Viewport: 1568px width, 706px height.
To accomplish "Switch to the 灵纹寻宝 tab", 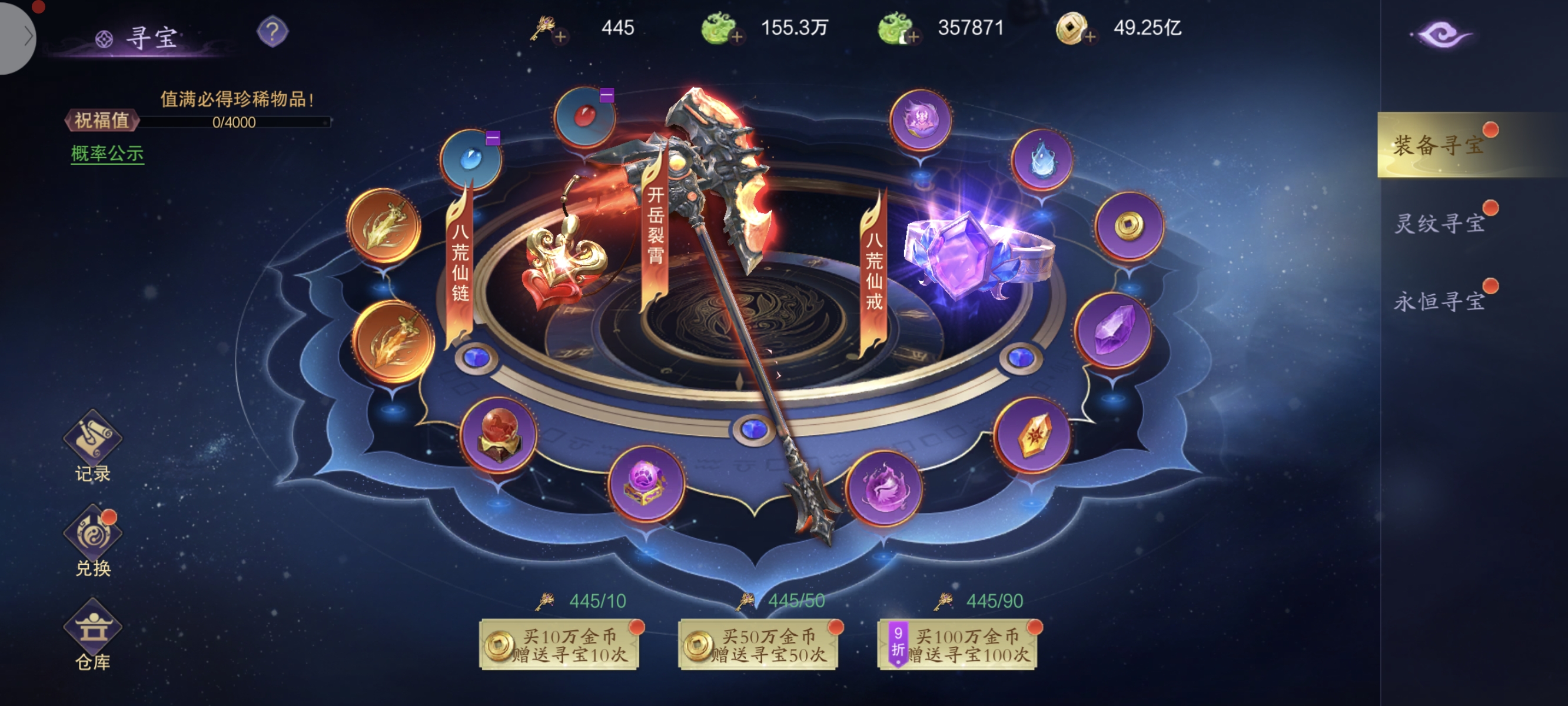I will [1439, 224].
